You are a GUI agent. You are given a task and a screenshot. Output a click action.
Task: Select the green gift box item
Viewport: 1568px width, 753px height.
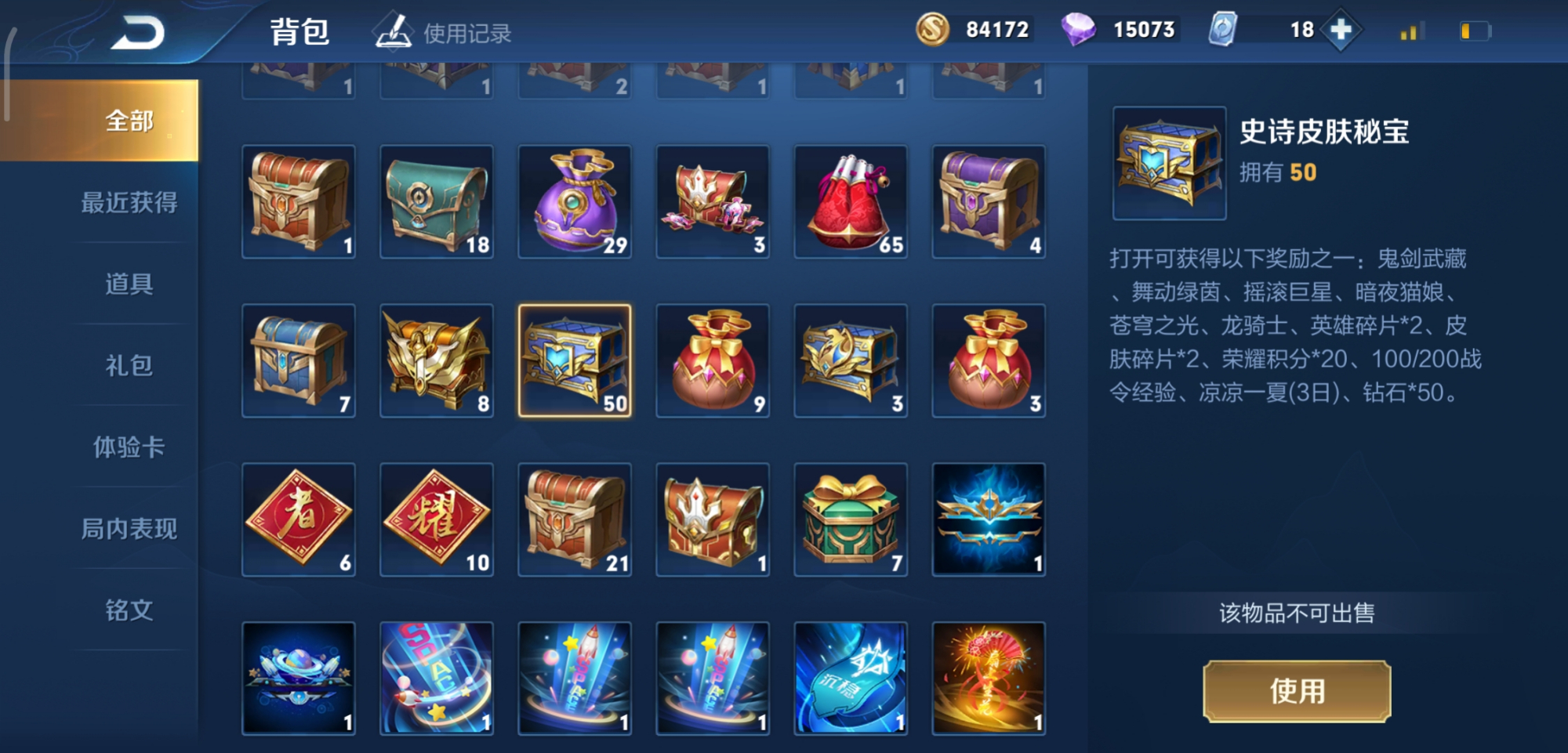851,519
